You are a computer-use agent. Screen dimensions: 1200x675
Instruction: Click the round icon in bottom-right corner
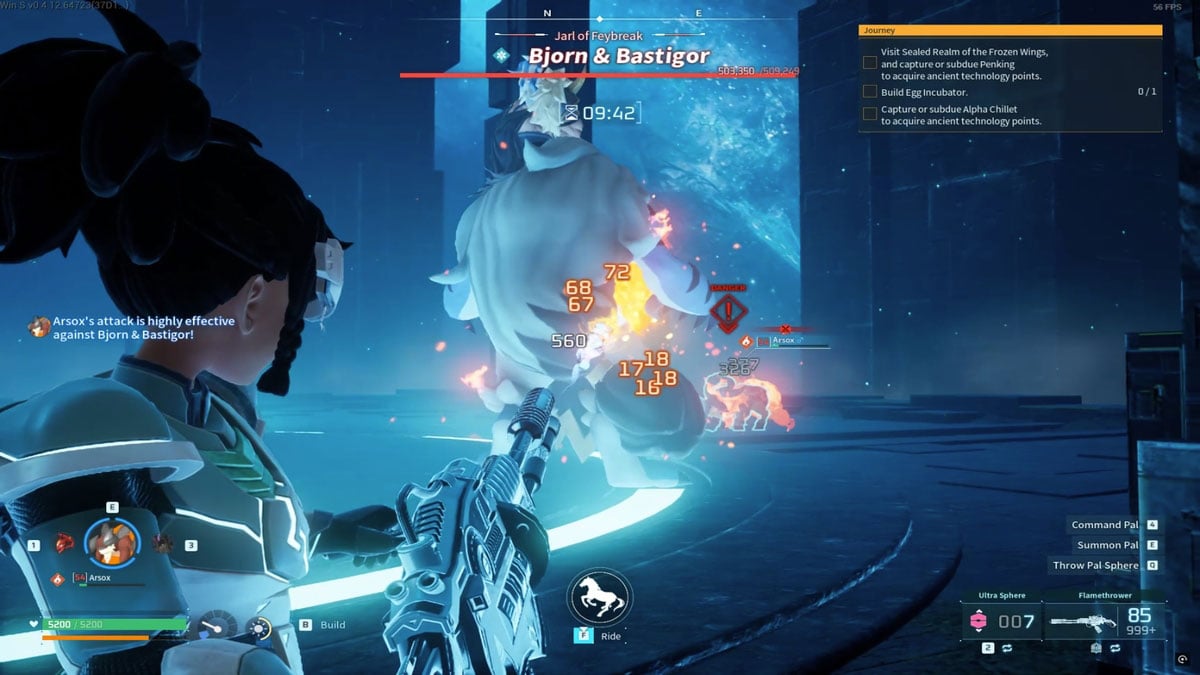1183,660
